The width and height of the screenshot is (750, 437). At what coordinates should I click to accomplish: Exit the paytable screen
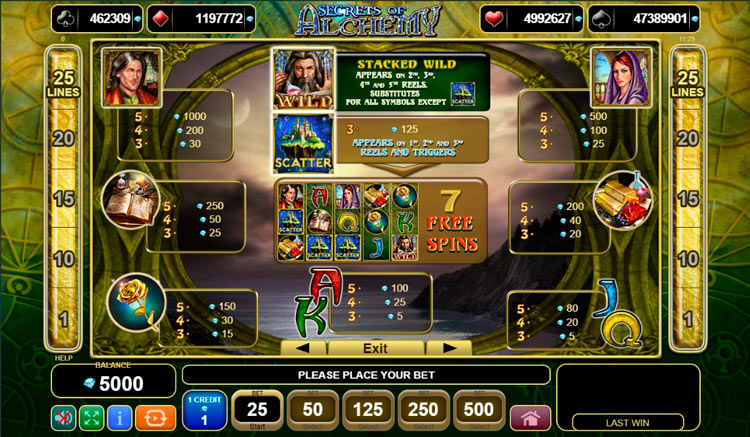[x=375, y=348]
